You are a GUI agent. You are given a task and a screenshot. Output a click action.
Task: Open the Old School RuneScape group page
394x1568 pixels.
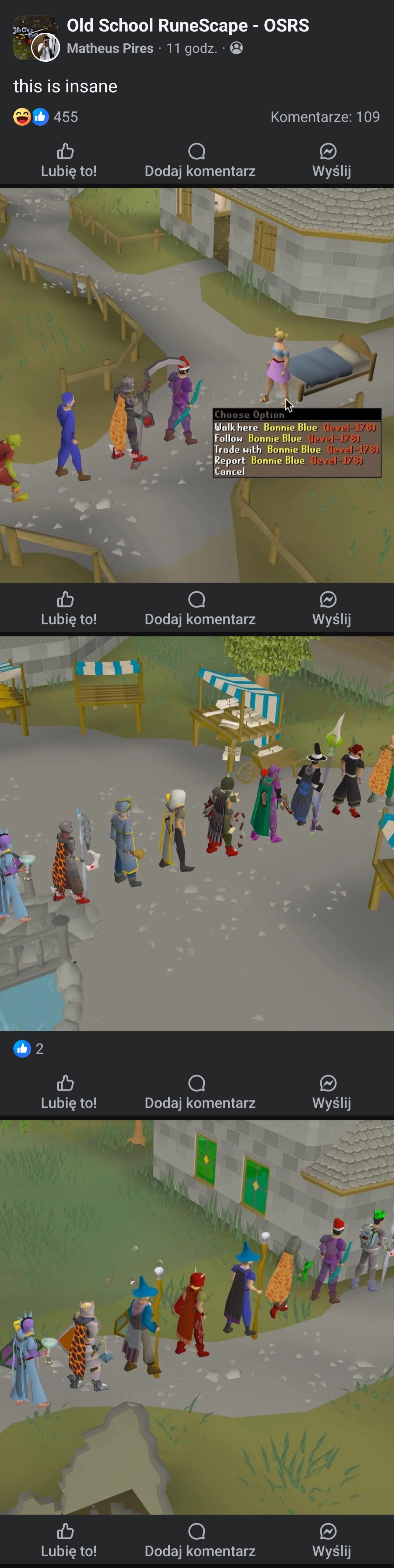coord(187,25)
